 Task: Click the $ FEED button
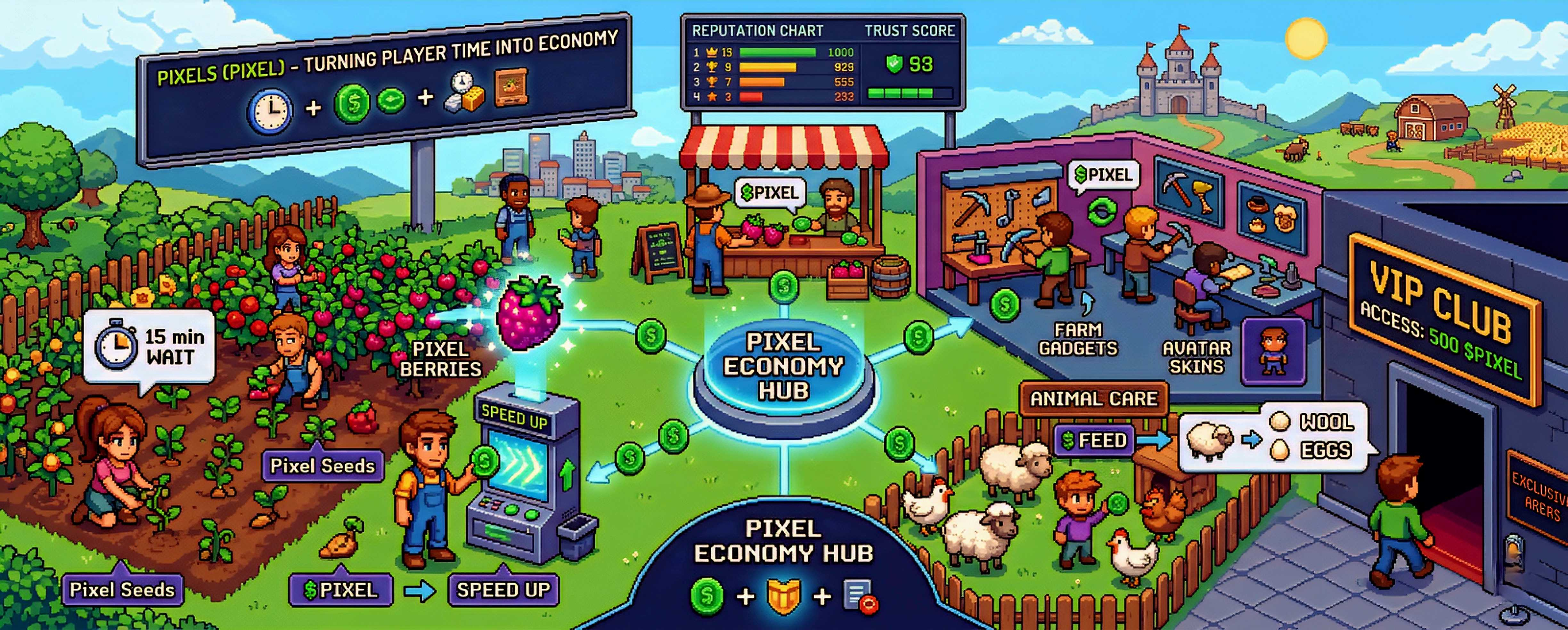coord(1094,440)
